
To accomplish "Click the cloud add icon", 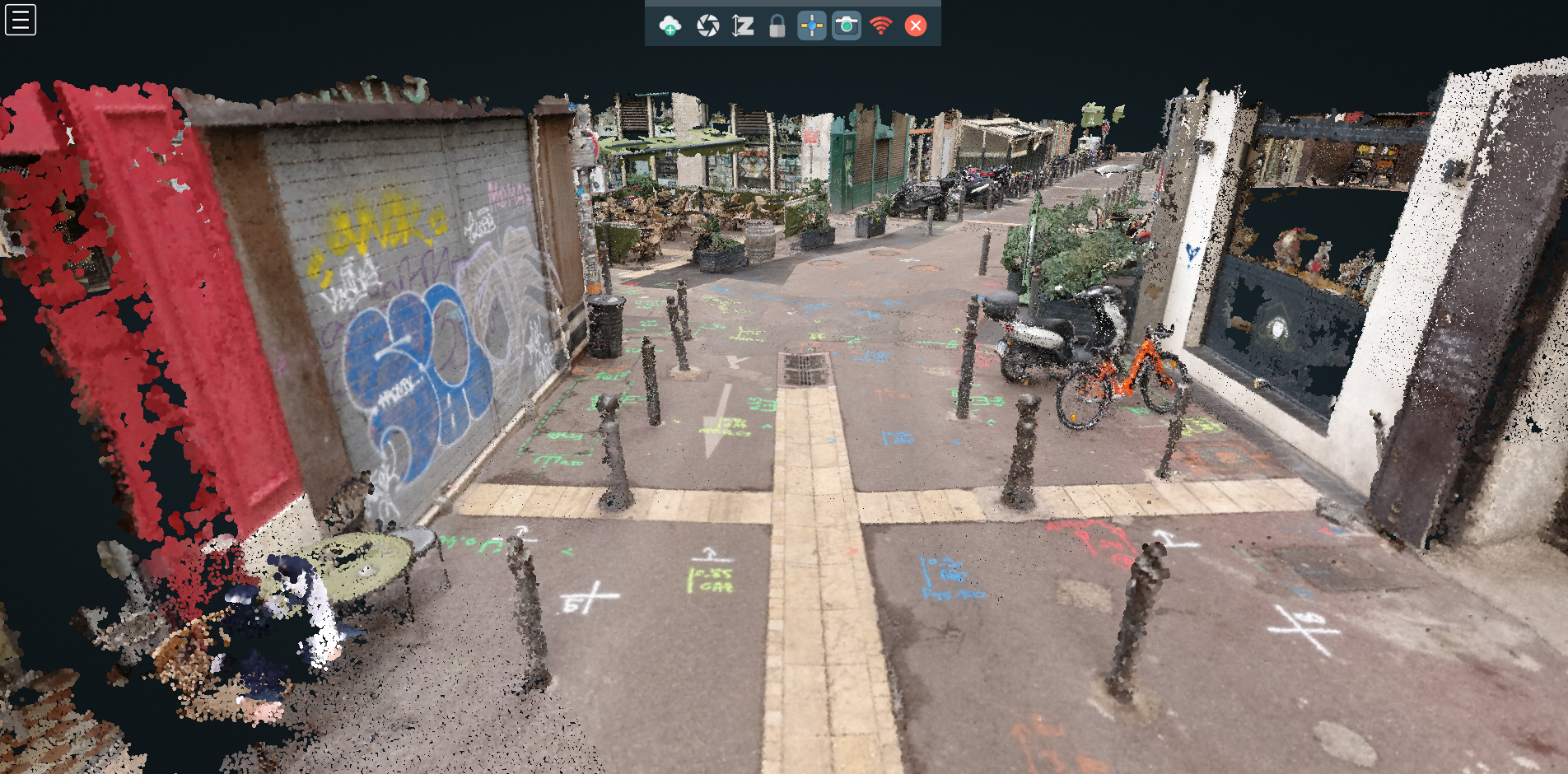I will [670, 26].
